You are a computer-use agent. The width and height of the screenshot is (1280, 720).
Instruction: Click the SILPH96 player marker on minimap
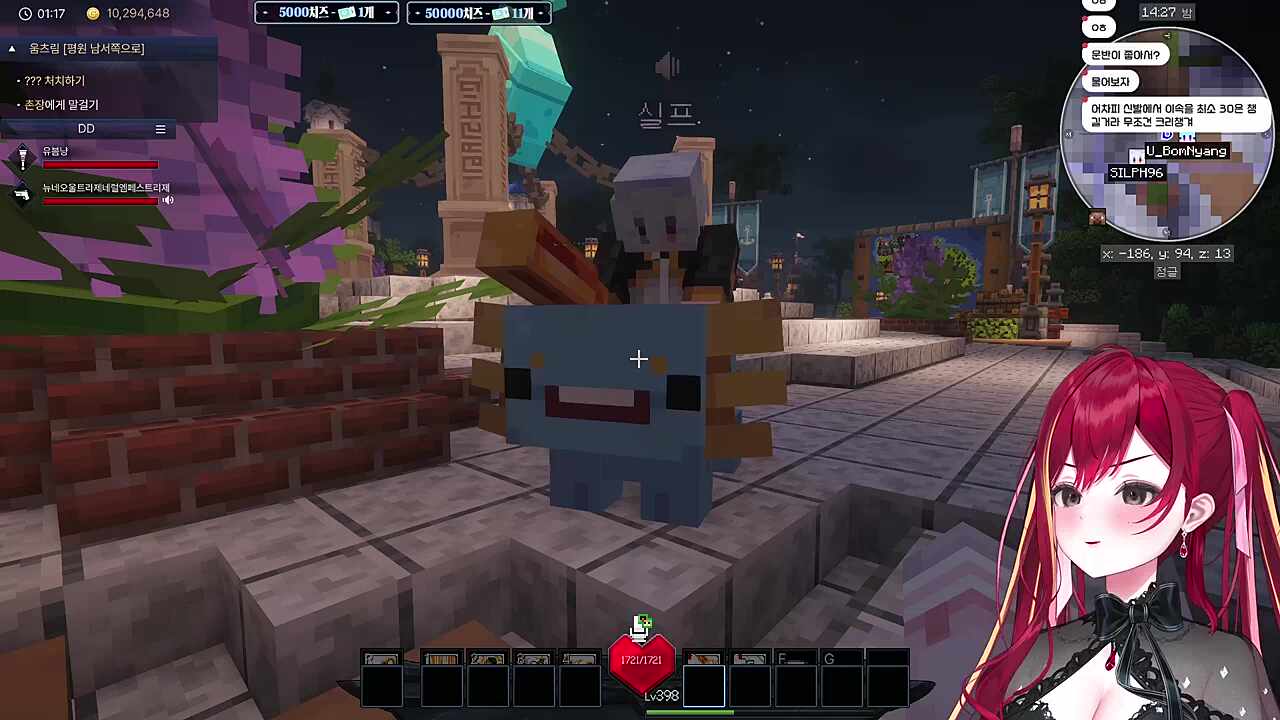[1136, 173]
